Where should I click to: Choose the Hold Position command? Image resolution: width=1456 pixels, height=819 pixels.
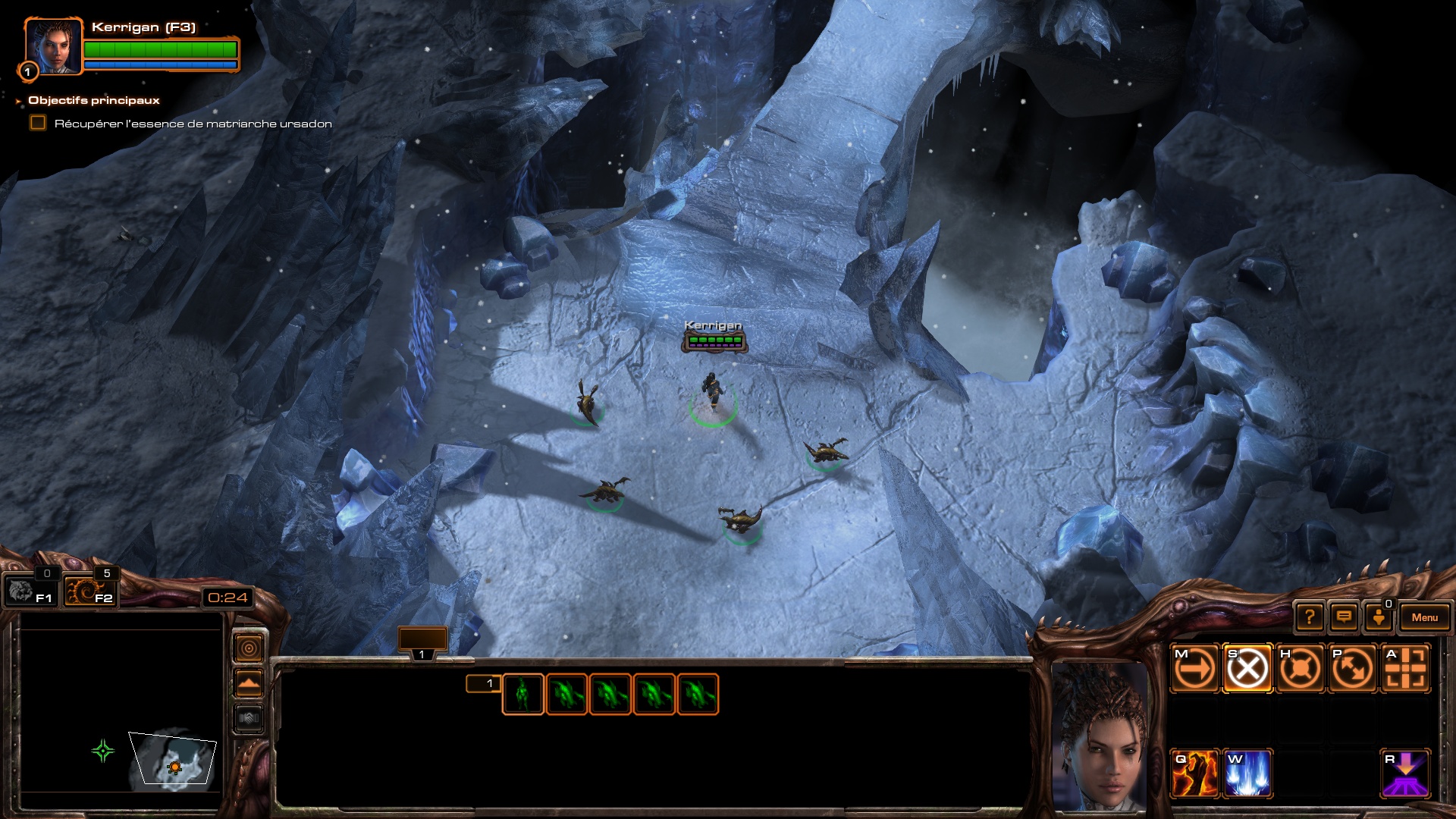(1300, 669)
